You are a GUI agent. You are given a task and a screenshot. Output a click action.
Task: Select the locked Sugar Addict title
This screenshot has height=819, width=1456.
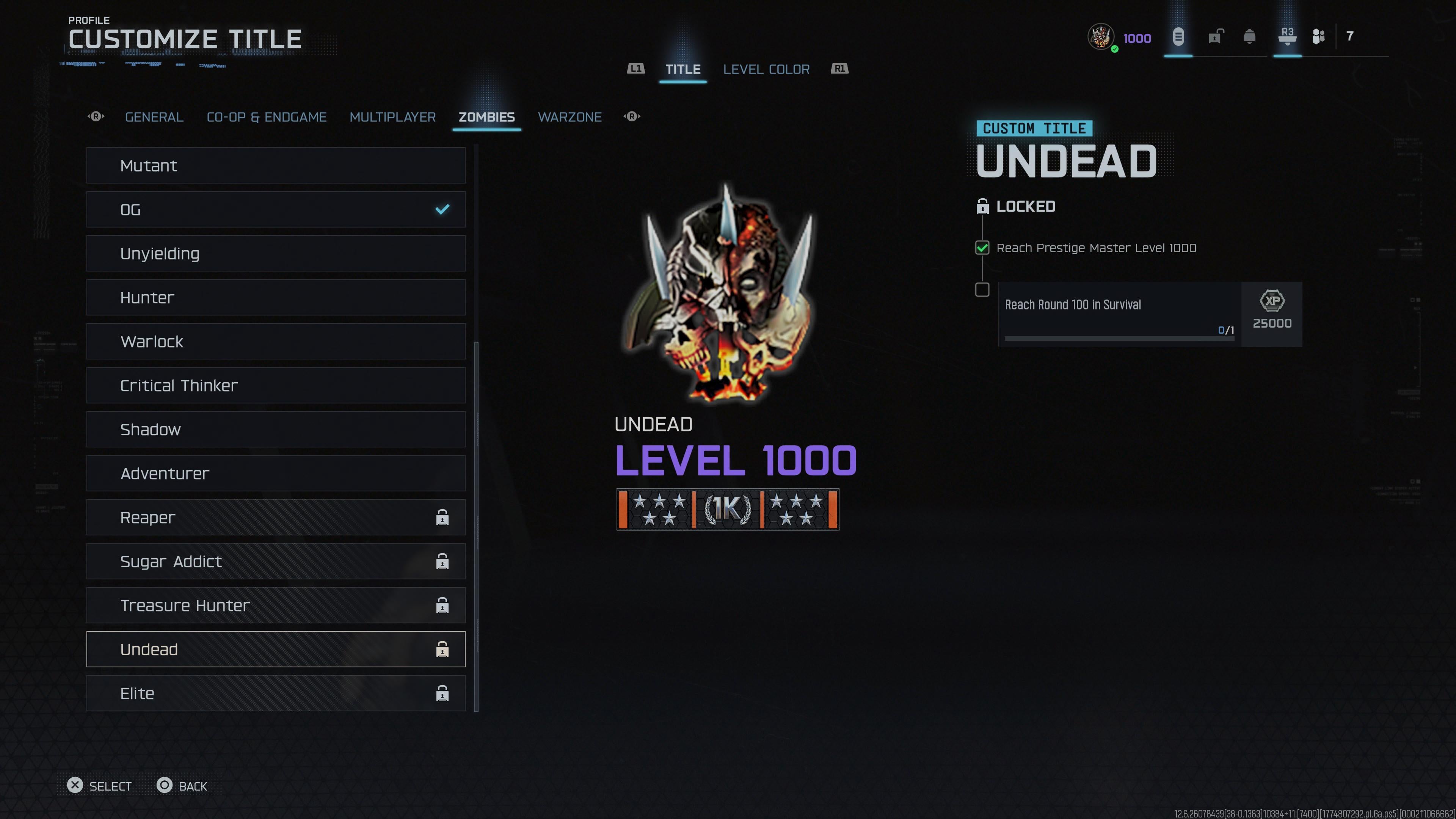coord(275,561)
